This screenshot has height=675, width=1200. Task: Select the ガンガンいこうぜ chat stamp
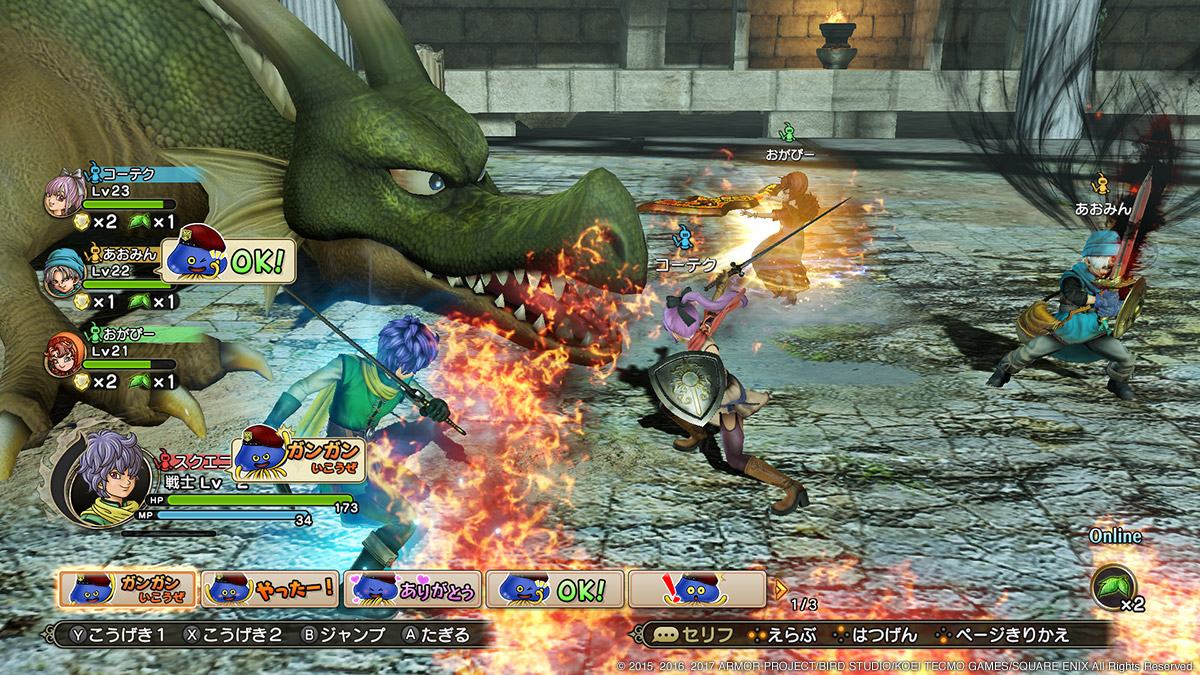127,590
